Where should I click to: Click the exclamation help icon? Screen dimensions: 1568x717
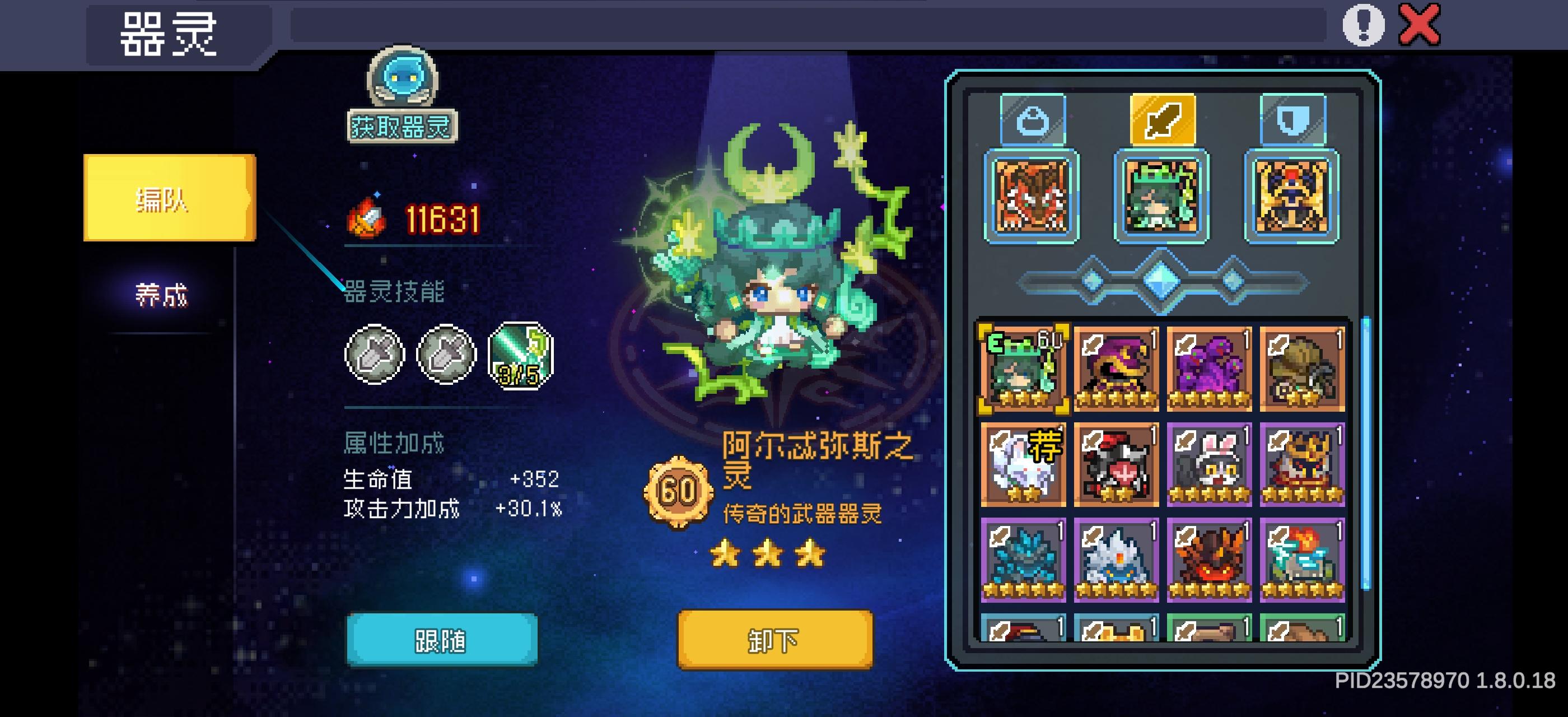pos(1364,26)
